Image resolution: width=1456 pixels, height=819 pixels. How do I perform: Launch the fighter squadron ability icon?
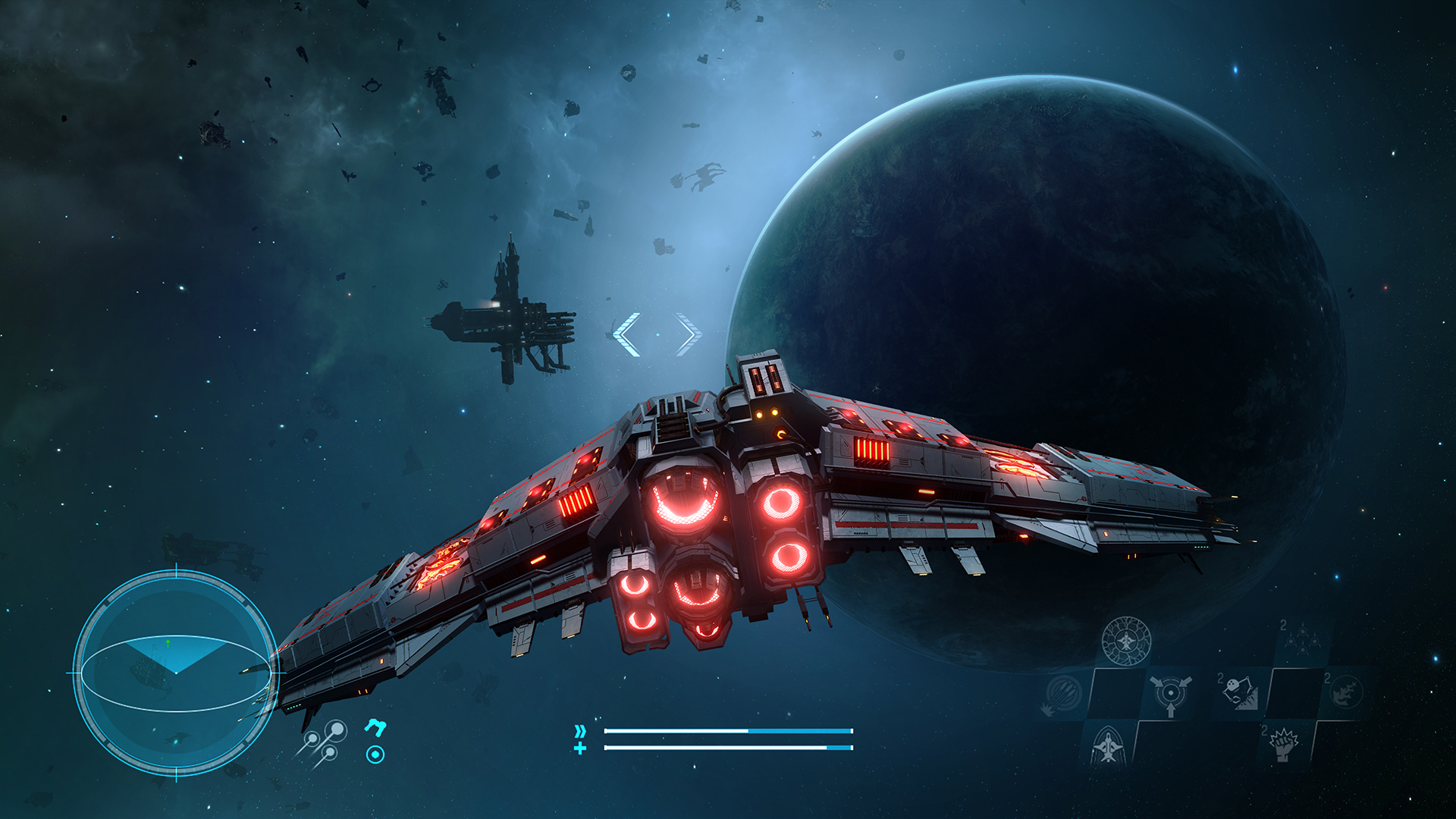click(1108, 747)
